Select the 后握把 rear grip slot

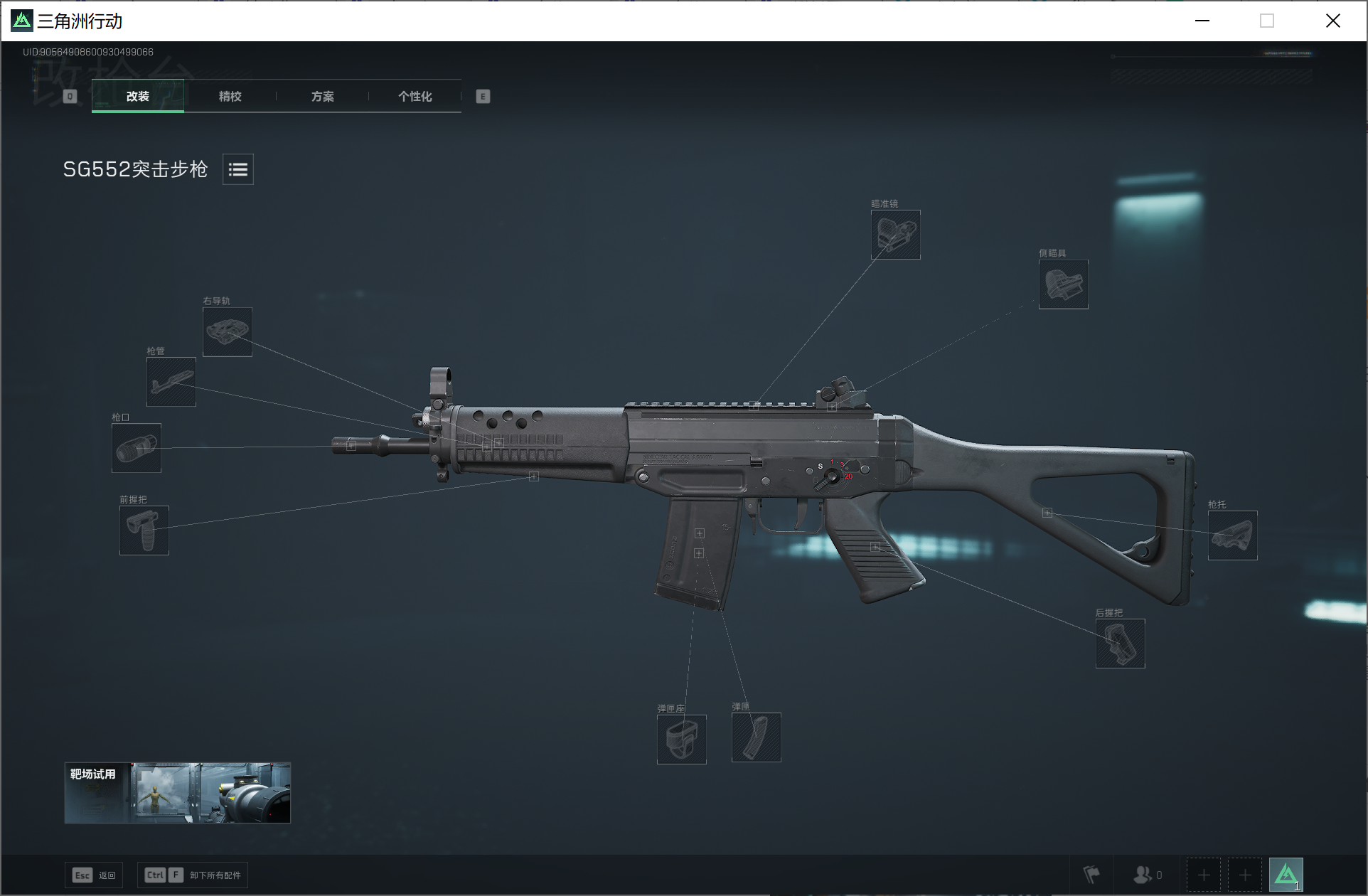(1120, 644)
